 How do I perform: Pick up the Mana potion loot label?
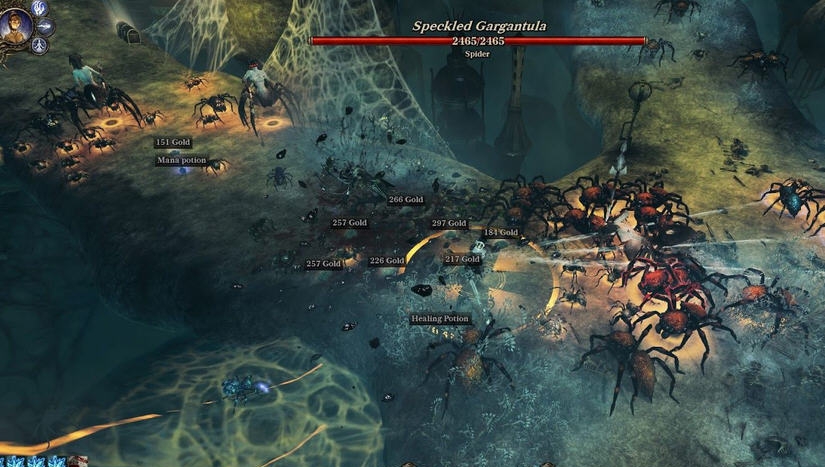pyautogui.click(x=181, y=160)
